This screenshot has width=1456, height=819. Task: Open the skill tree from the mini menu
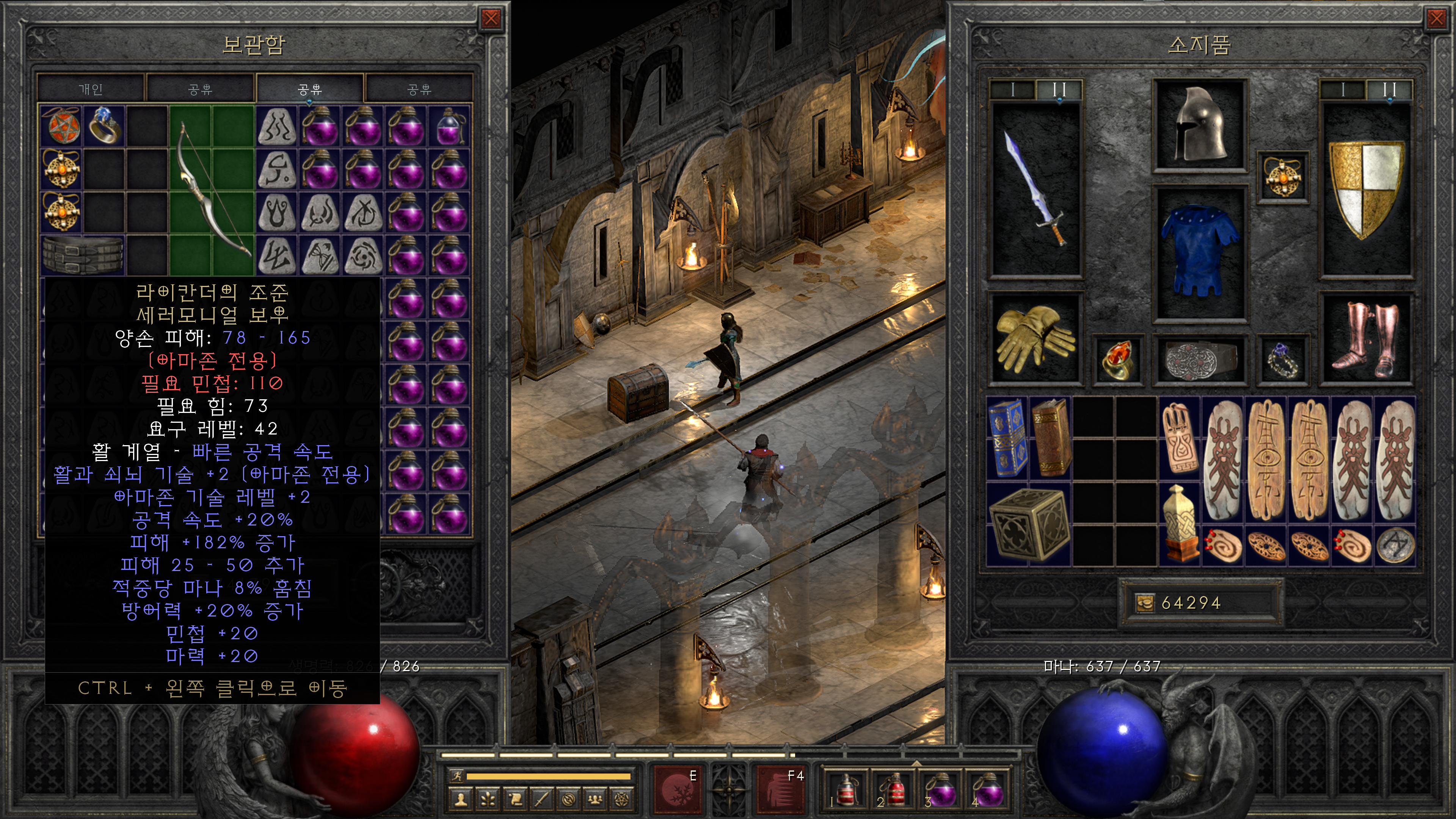click(488, 799)
